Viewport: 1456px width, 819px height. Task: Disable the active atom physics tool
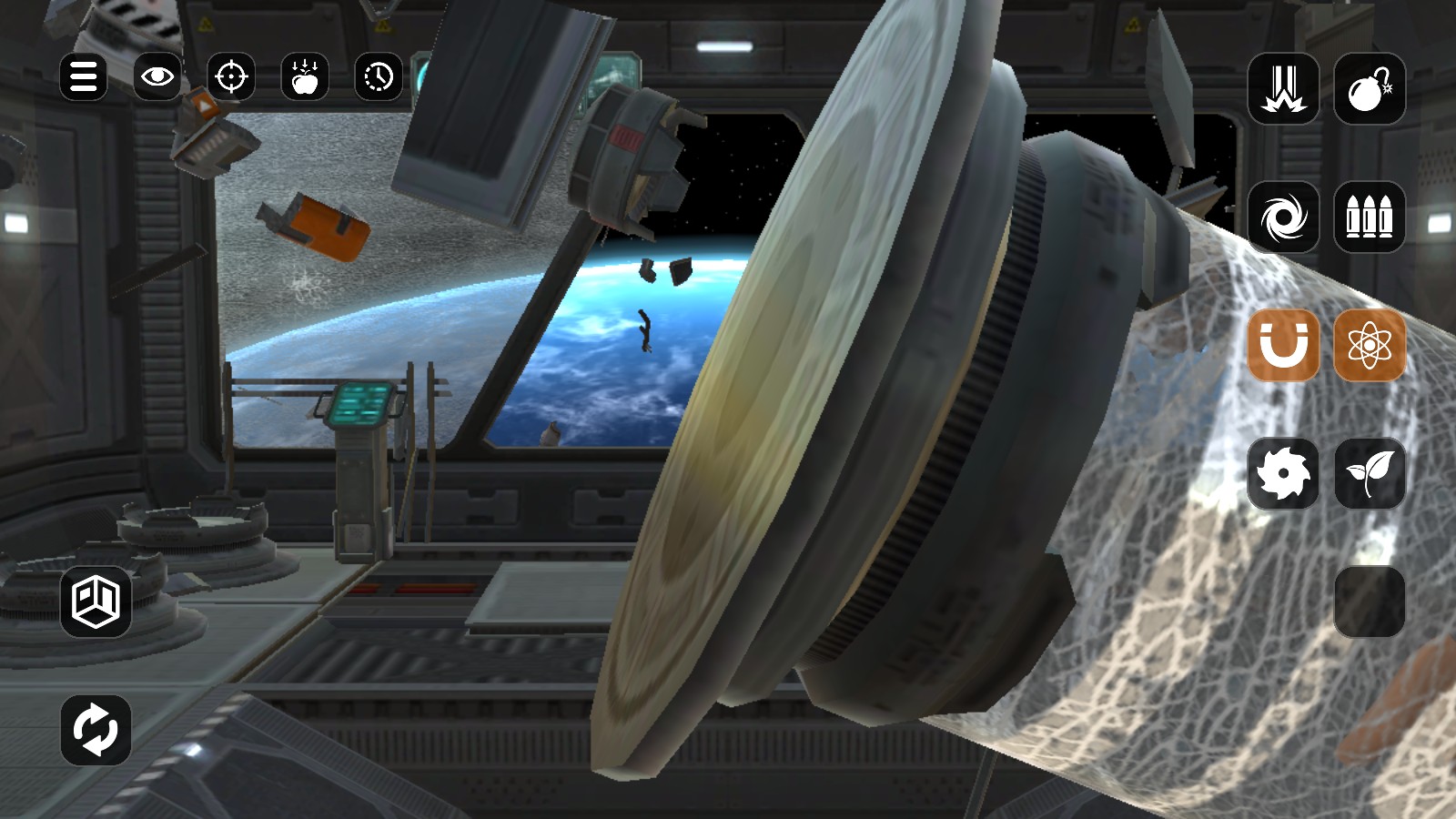point(1369,347)
